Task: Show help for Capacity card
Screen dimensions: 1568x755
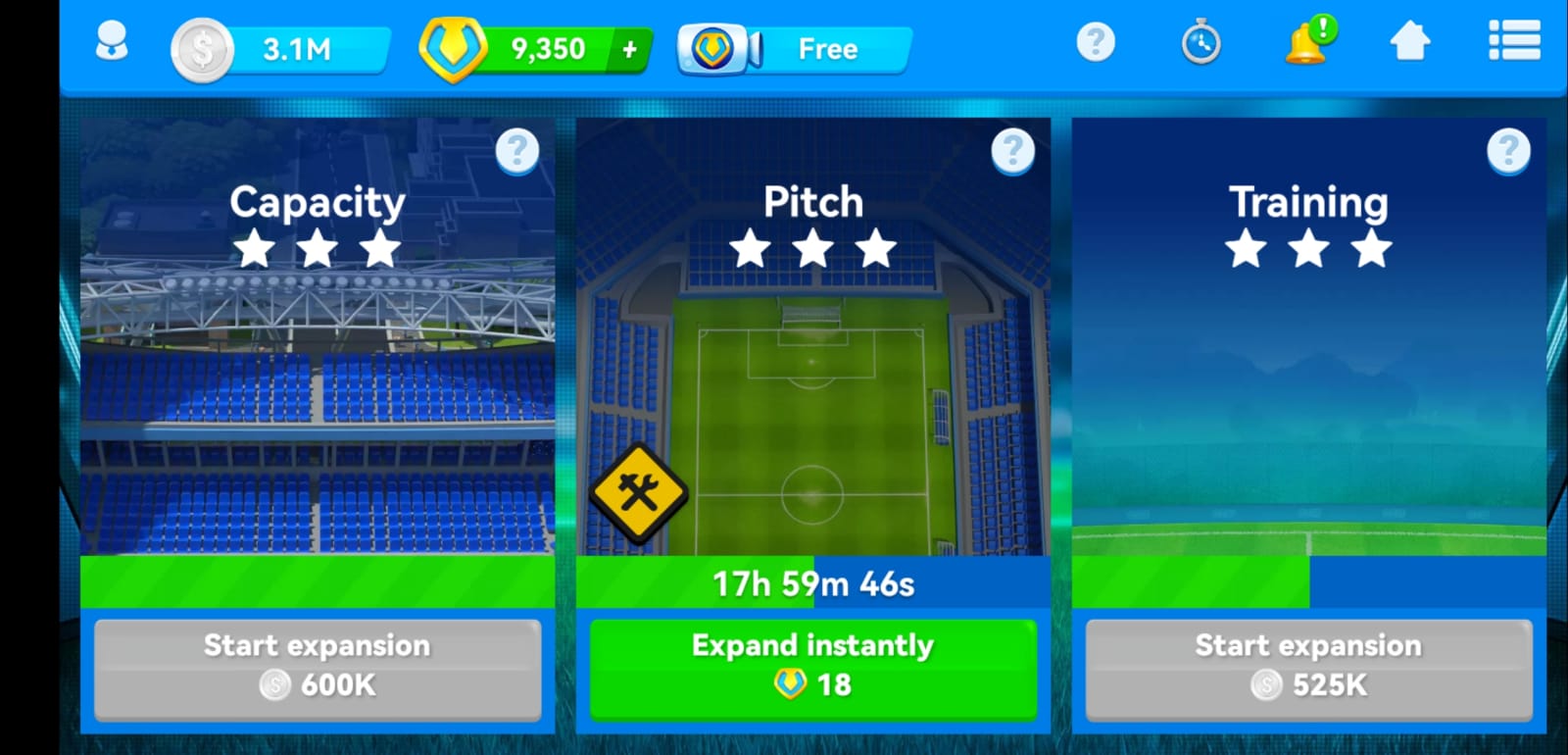Action: pos(517,151)
